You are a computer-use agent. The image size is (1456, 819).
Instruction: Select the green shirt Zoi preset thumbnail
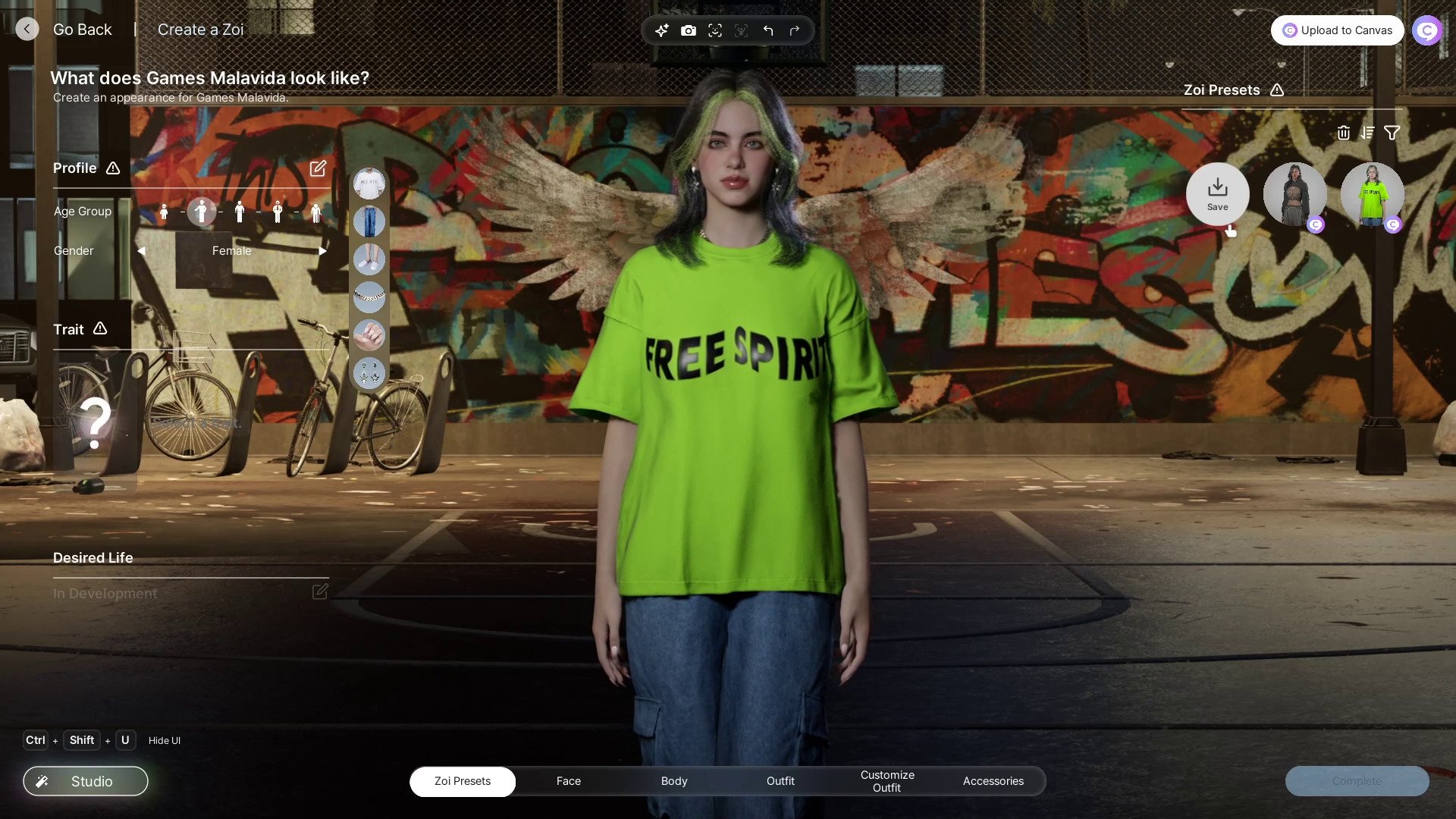point(1372,195)
